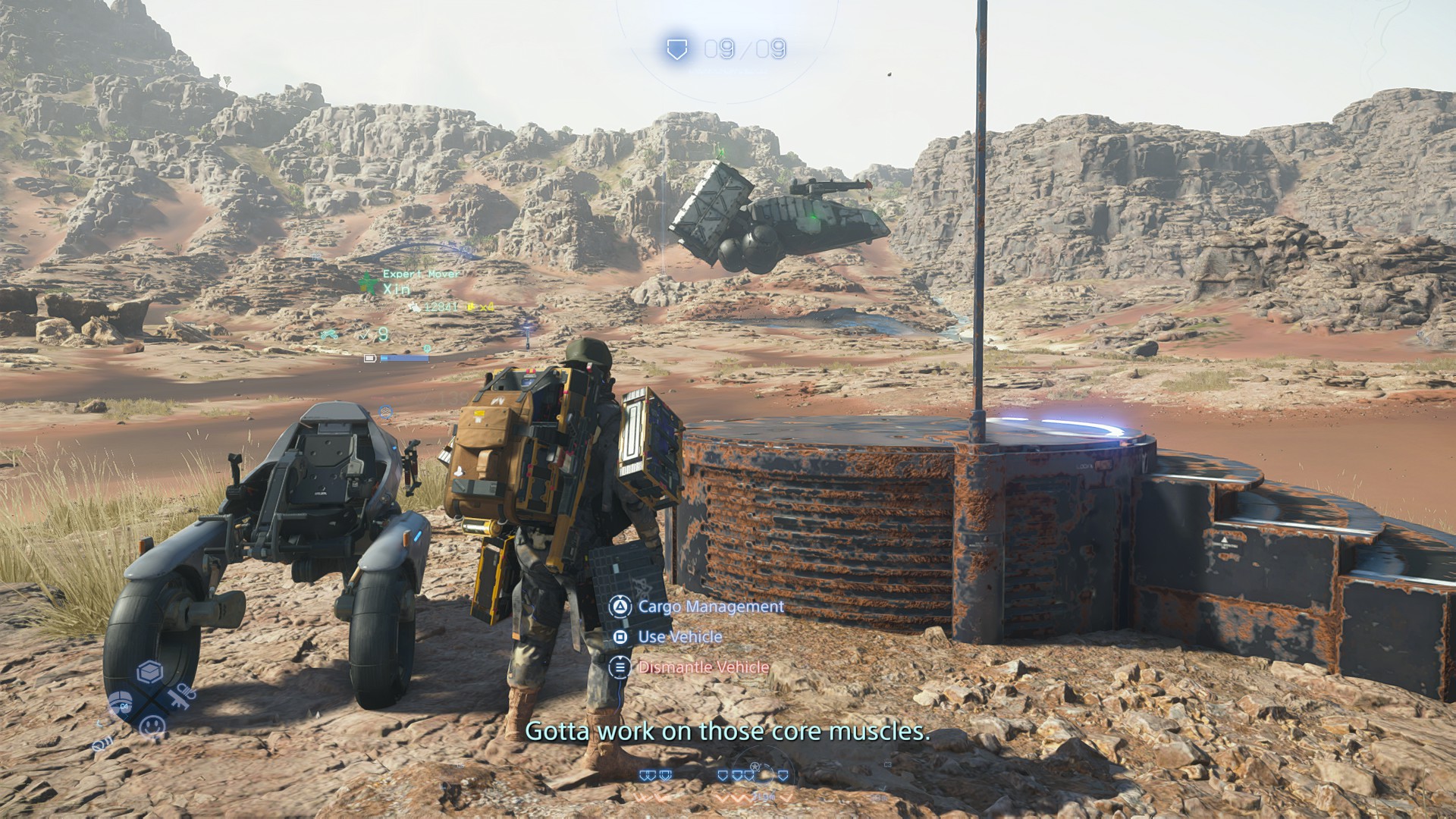Select the cargo box icon on the quick wheel
The image size is (1456, 819).
(149, 672)
